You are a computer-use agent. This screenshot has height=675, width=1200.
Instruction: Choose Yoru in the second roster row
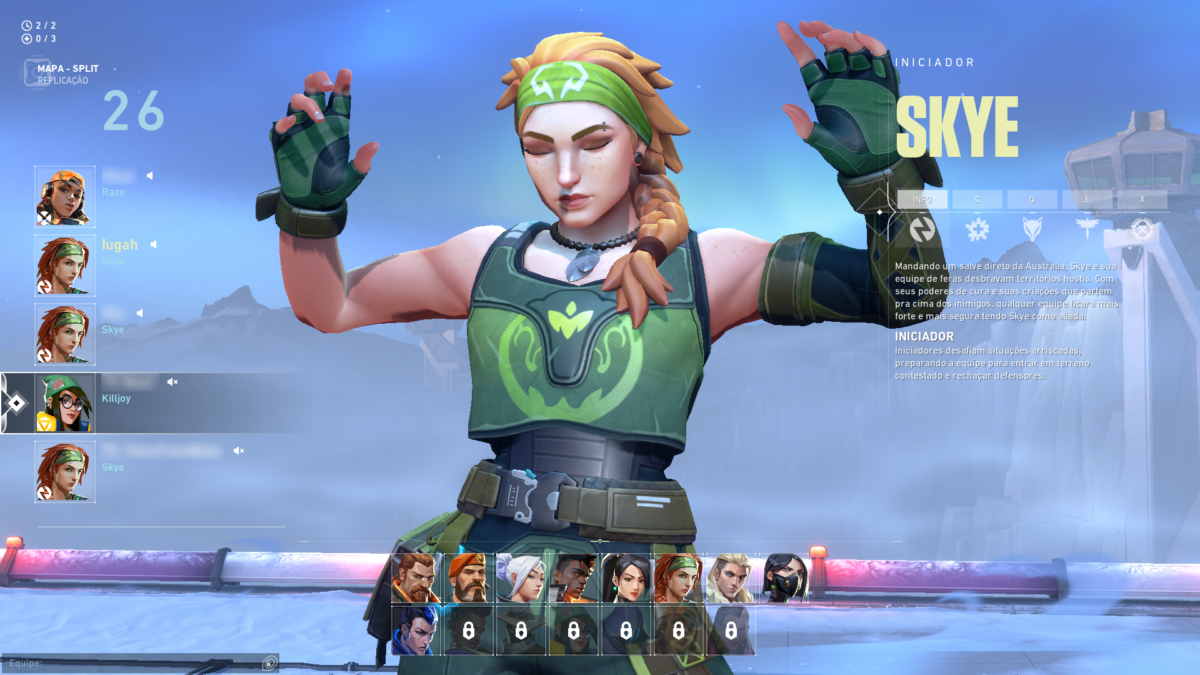coord(416,630)
